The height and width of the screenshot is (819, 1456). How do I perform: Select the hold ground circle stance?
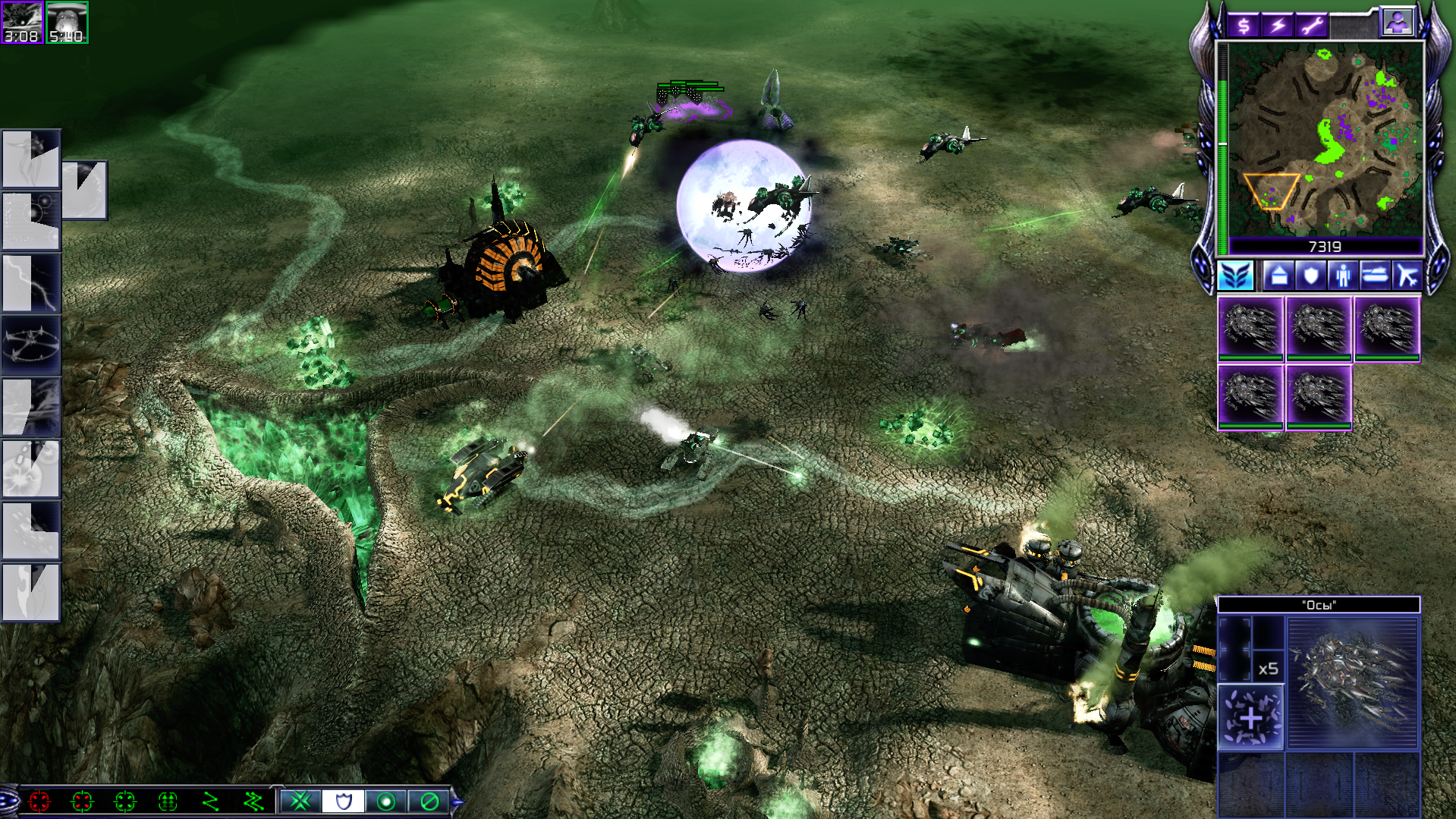pyautogui.click(x=386, y=801)
